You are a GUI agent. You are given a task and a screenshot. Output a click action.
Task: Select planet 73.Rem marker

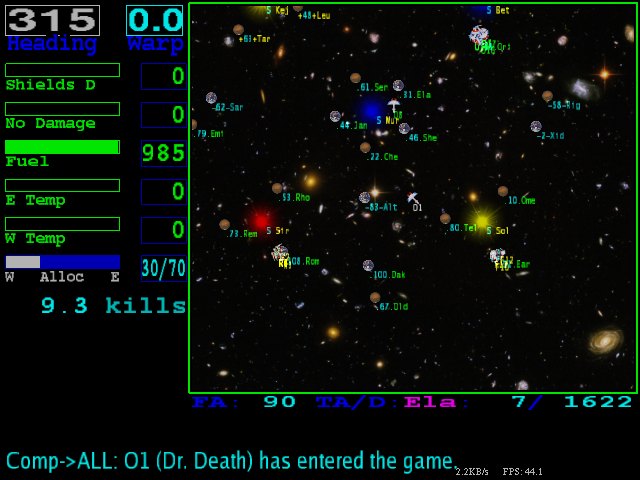[225, 225]
